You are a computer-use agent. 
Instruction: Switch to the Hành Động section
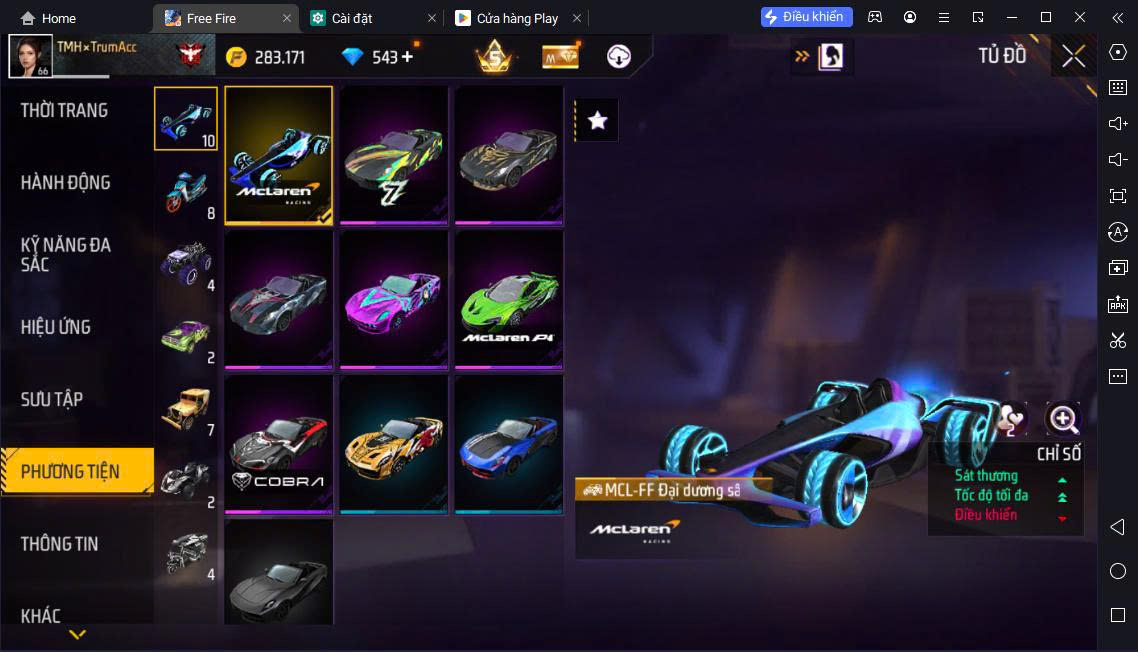pyautogui.click(x=66, y=183)
